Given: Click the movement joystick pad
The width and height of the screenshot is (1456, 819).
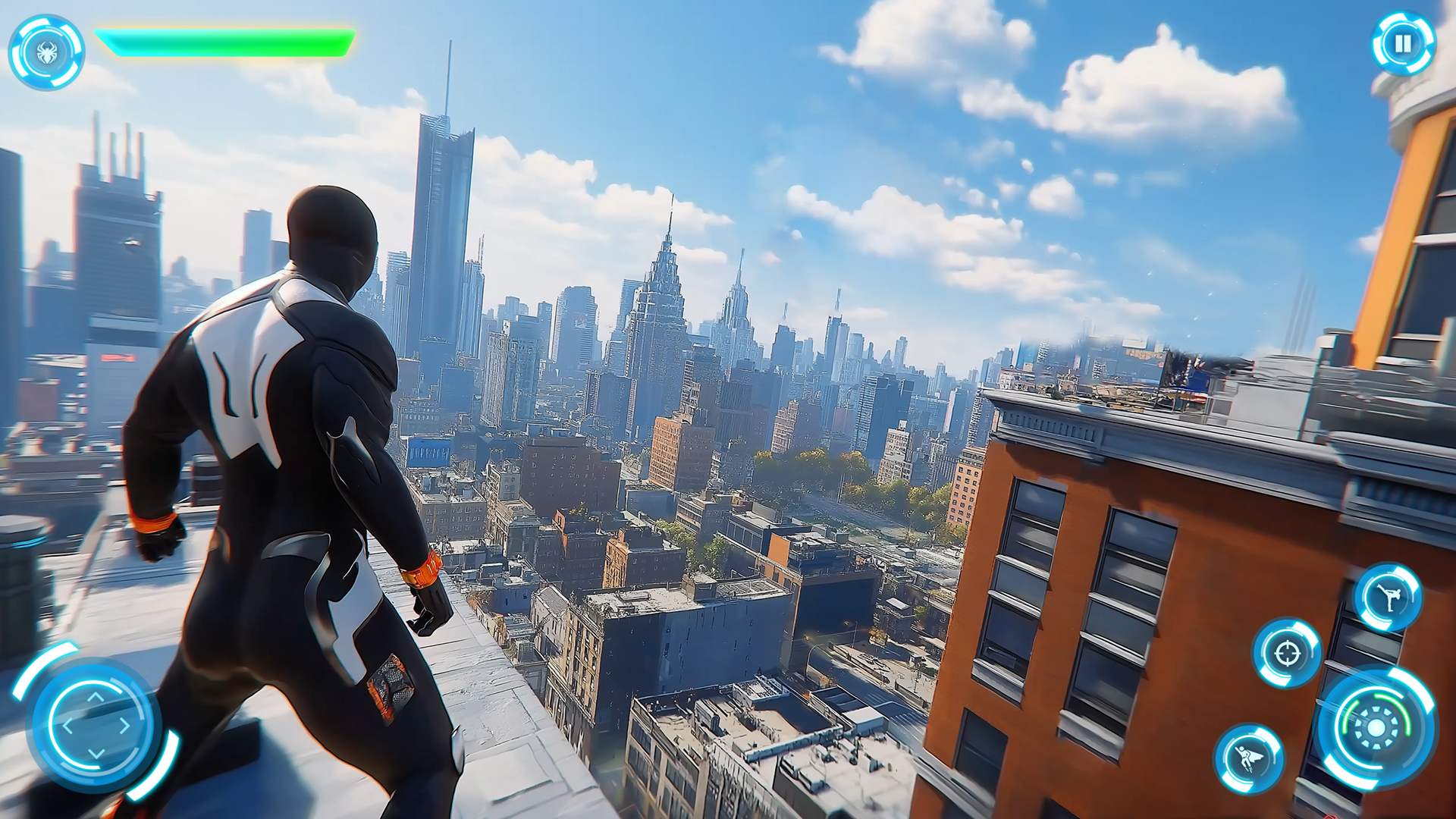Looking at the screenshot, I should click(x=96, y=724).
